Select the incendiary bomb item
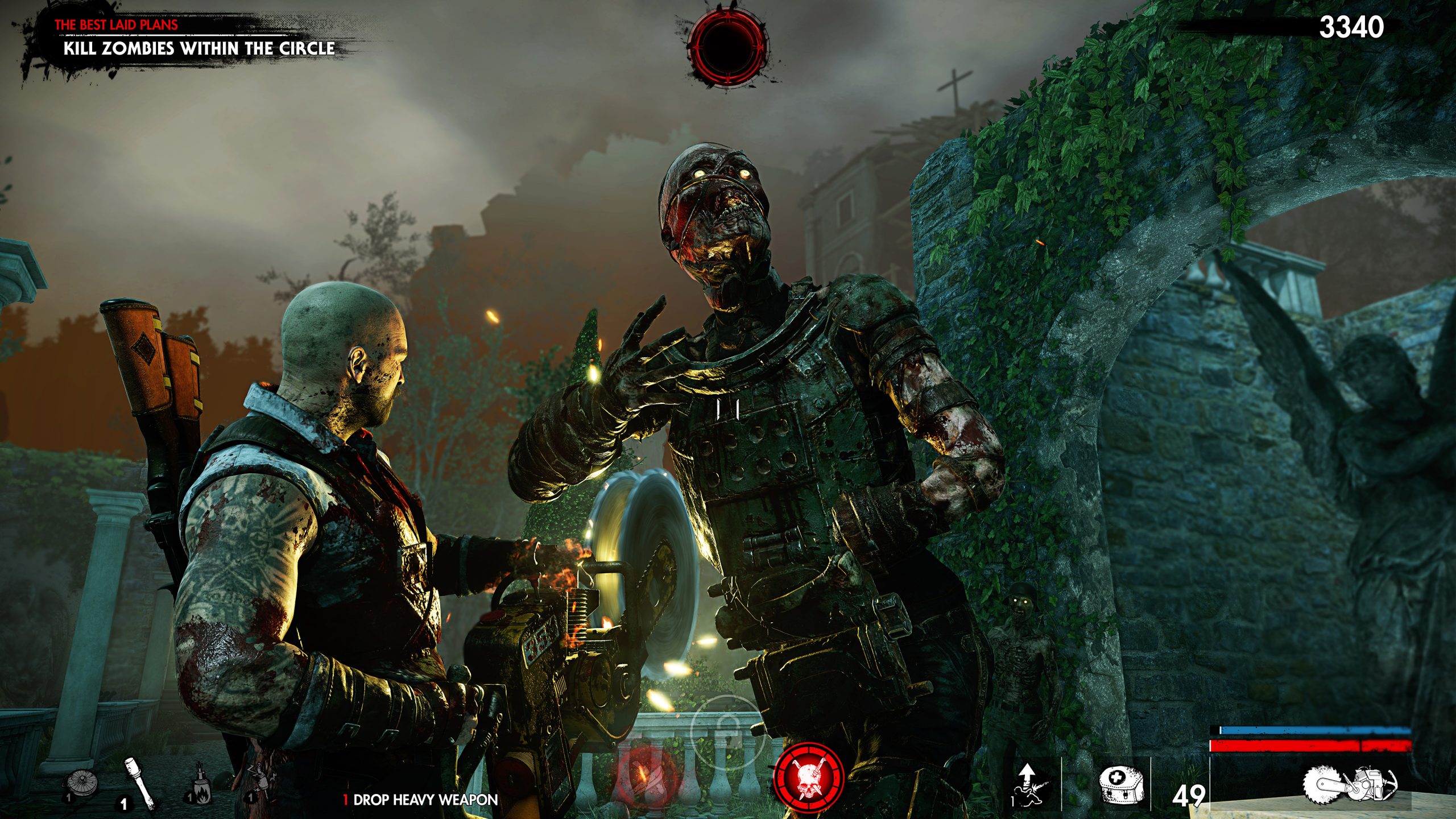 point(200,788)
